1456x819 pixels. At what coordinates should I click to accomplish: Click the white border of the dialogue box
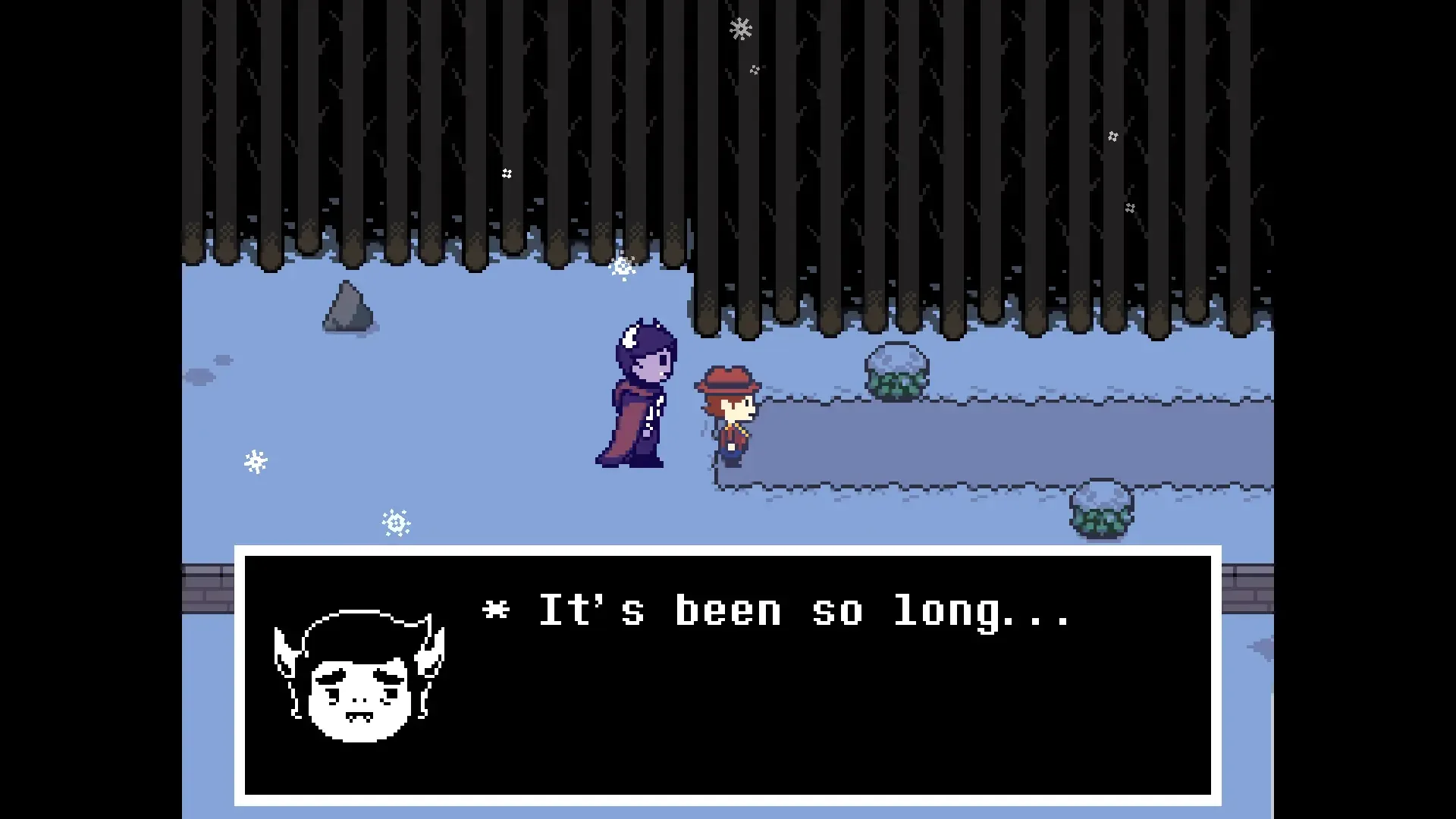point(730,548)
